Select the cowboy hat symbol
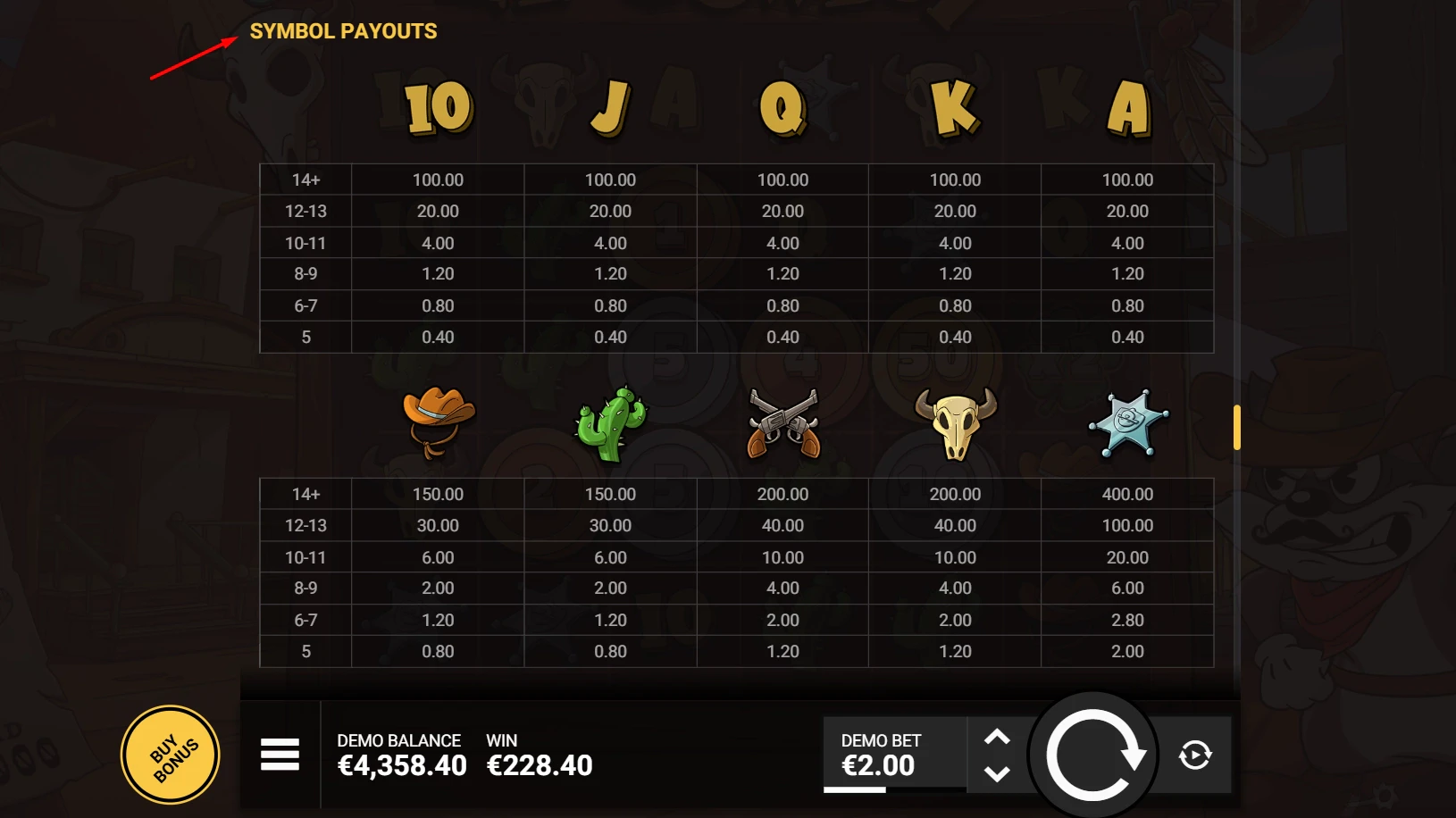1456x818 pixels. [x=438, y=422]
